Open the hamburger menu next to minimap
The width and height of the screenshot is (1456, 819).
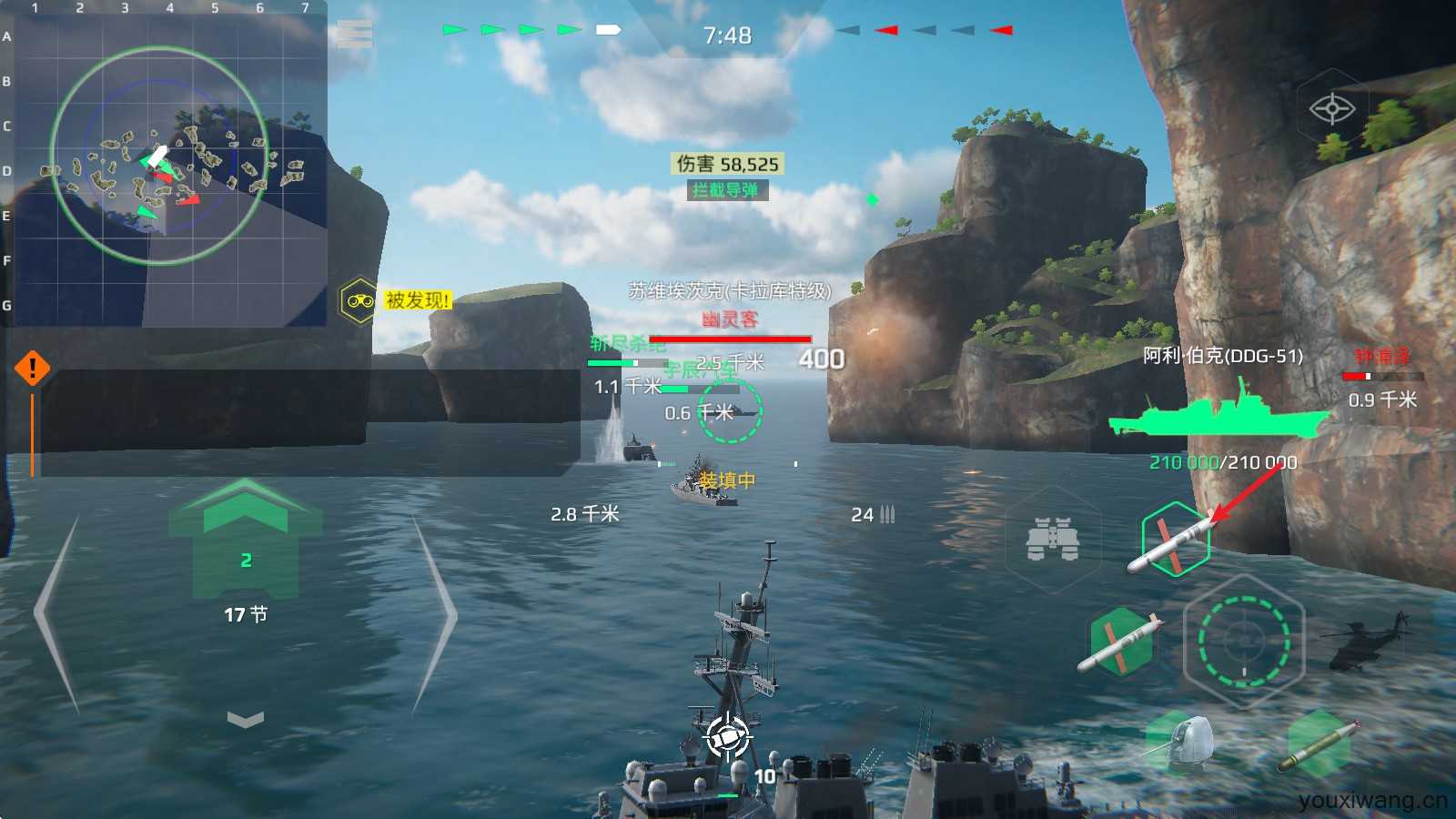pyautogui.click(x=354, y=34)
